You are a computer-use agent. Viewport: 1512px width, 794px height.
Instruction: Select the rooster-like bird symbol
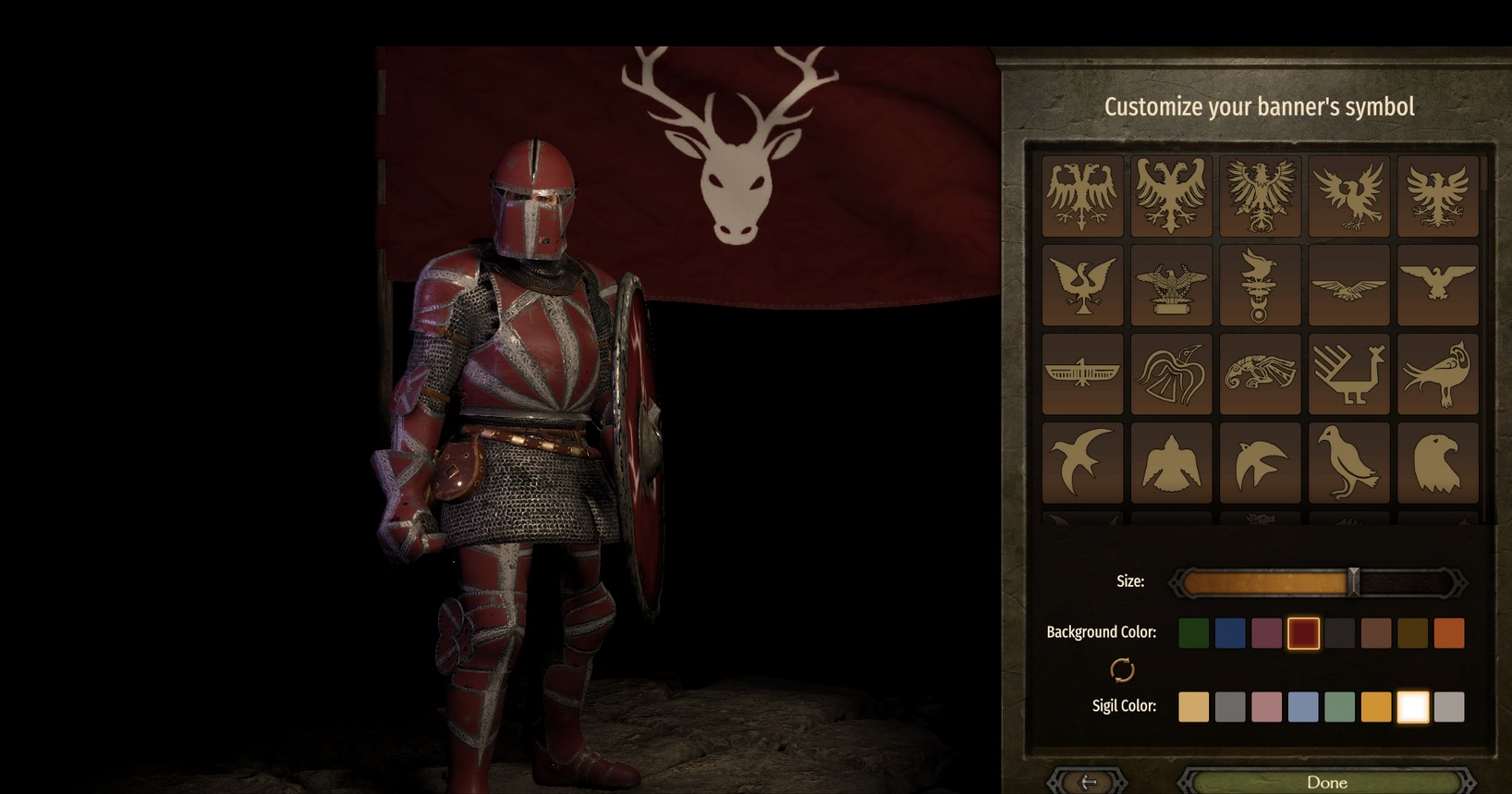[x=1348, y=373]
